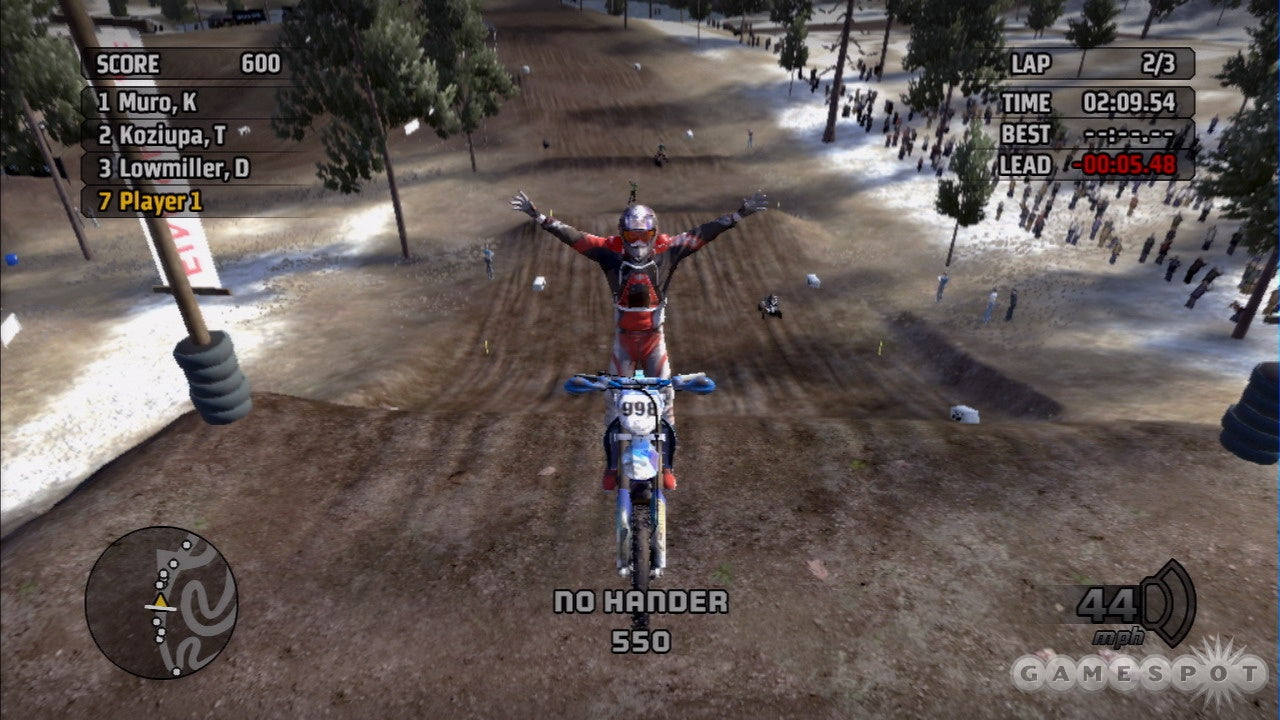Screen dimensions: 1280x720
Task: Click the Koziupa, T leaderboard row
Action: tap(160, 133)
